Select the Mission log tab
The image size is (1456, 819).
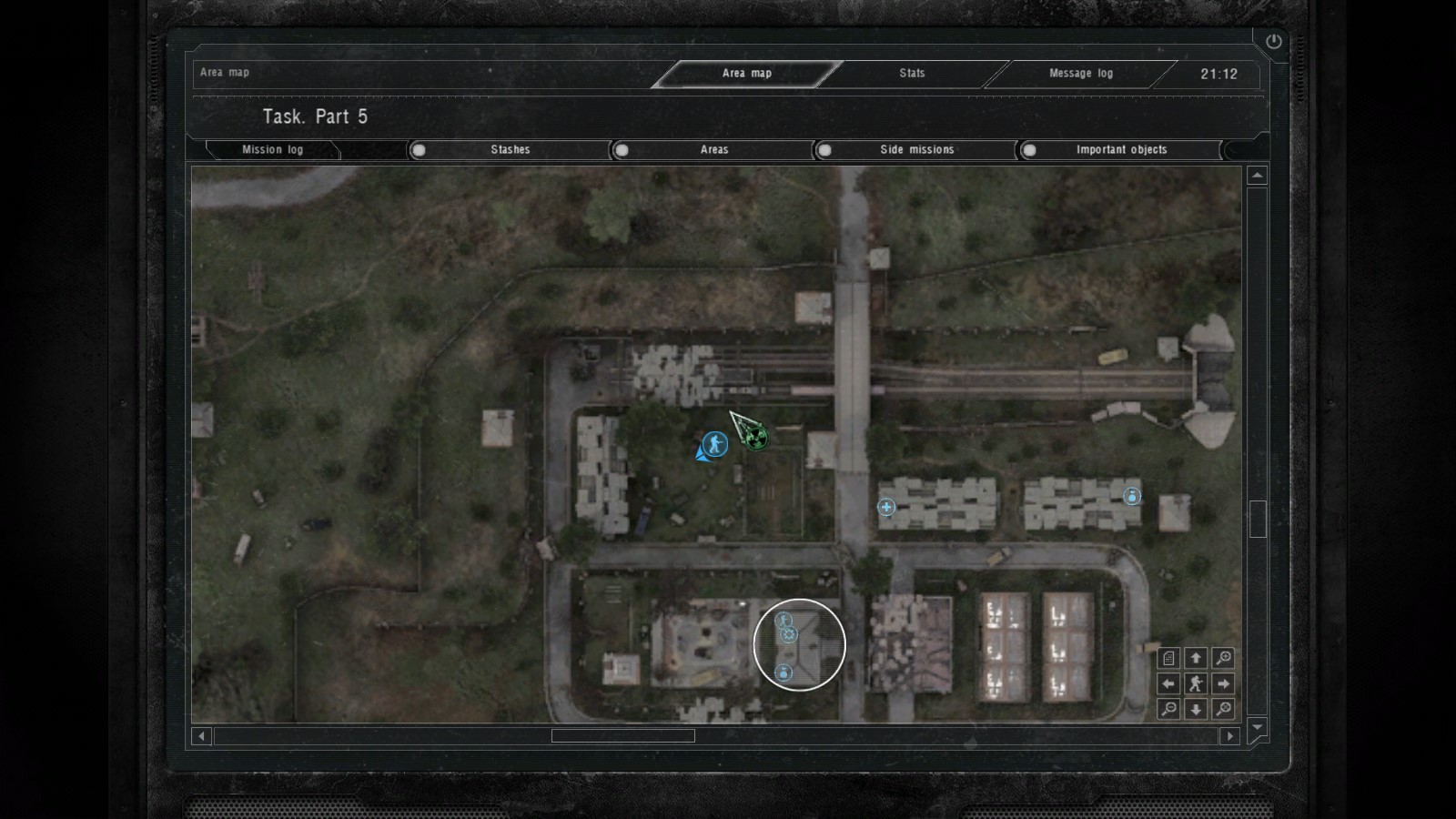click(x=272, y=150)
